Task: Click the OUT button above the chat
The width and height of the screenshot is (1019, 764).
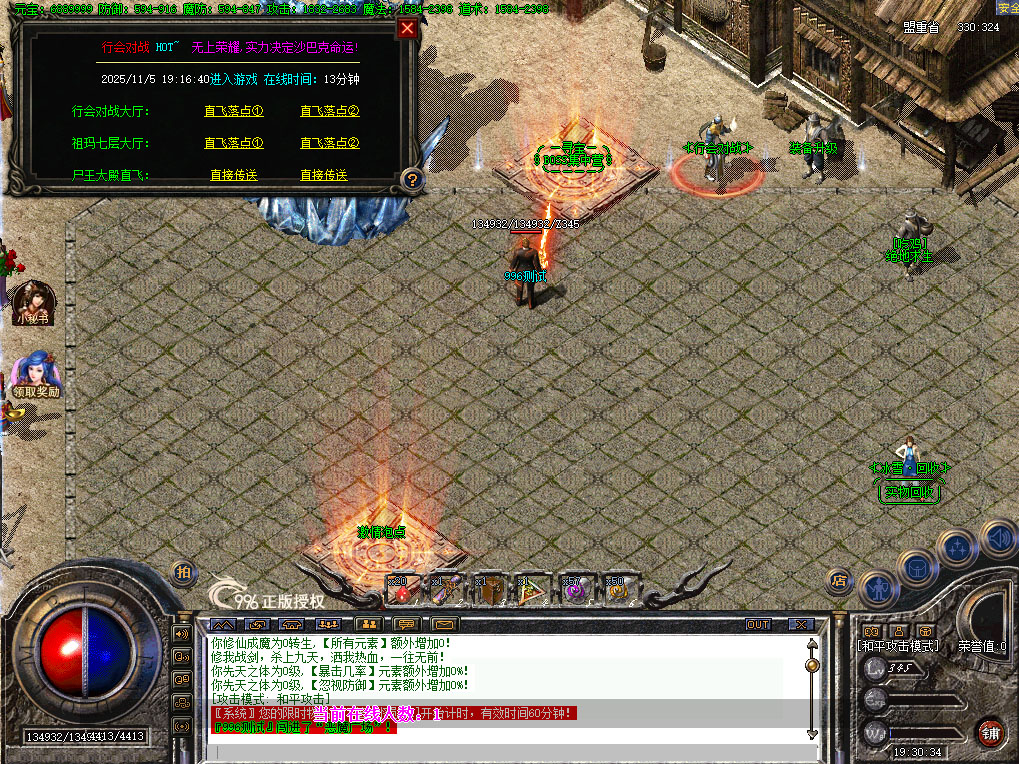Action: click(759, 625)
